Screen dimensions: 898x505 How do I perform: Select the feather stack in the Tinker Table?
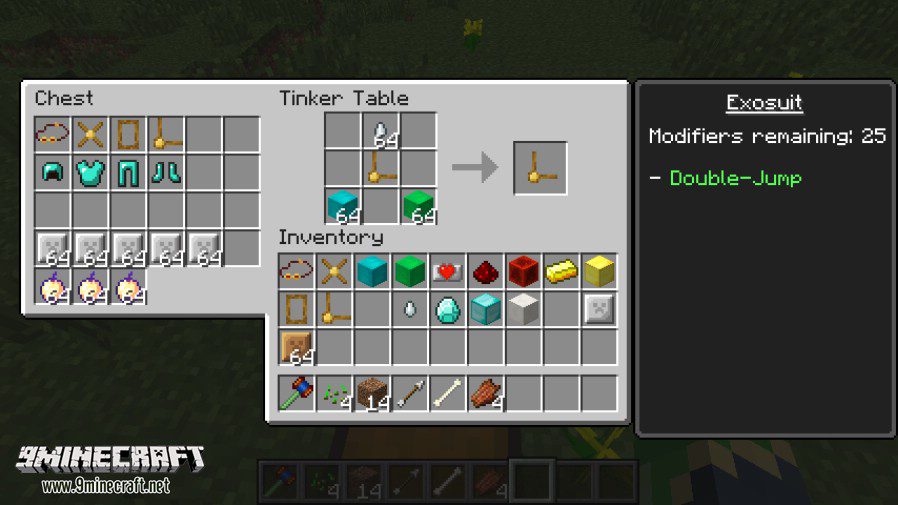click(381, 131)
